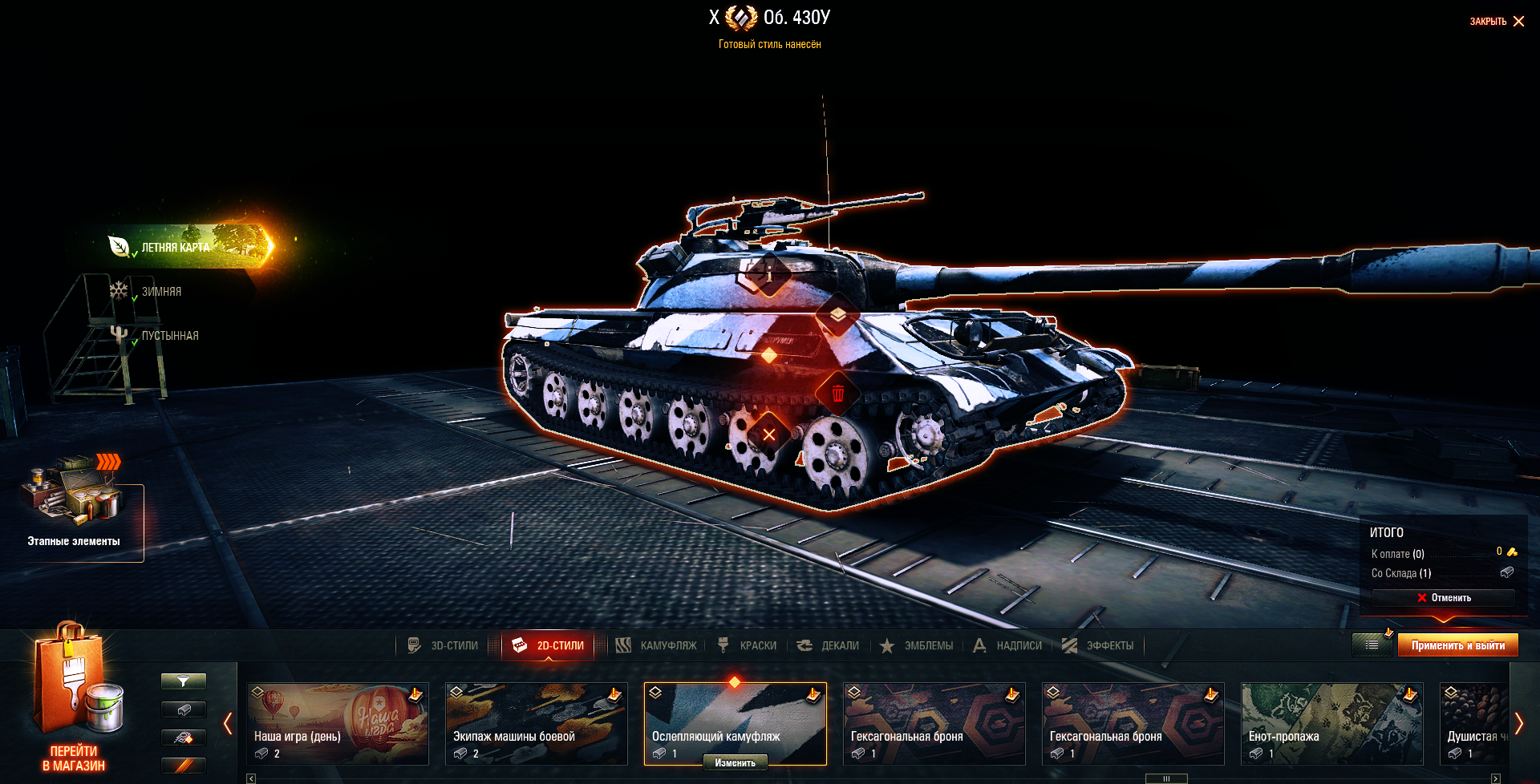
Task: Select the summer map option
Action: pos(176,248)
